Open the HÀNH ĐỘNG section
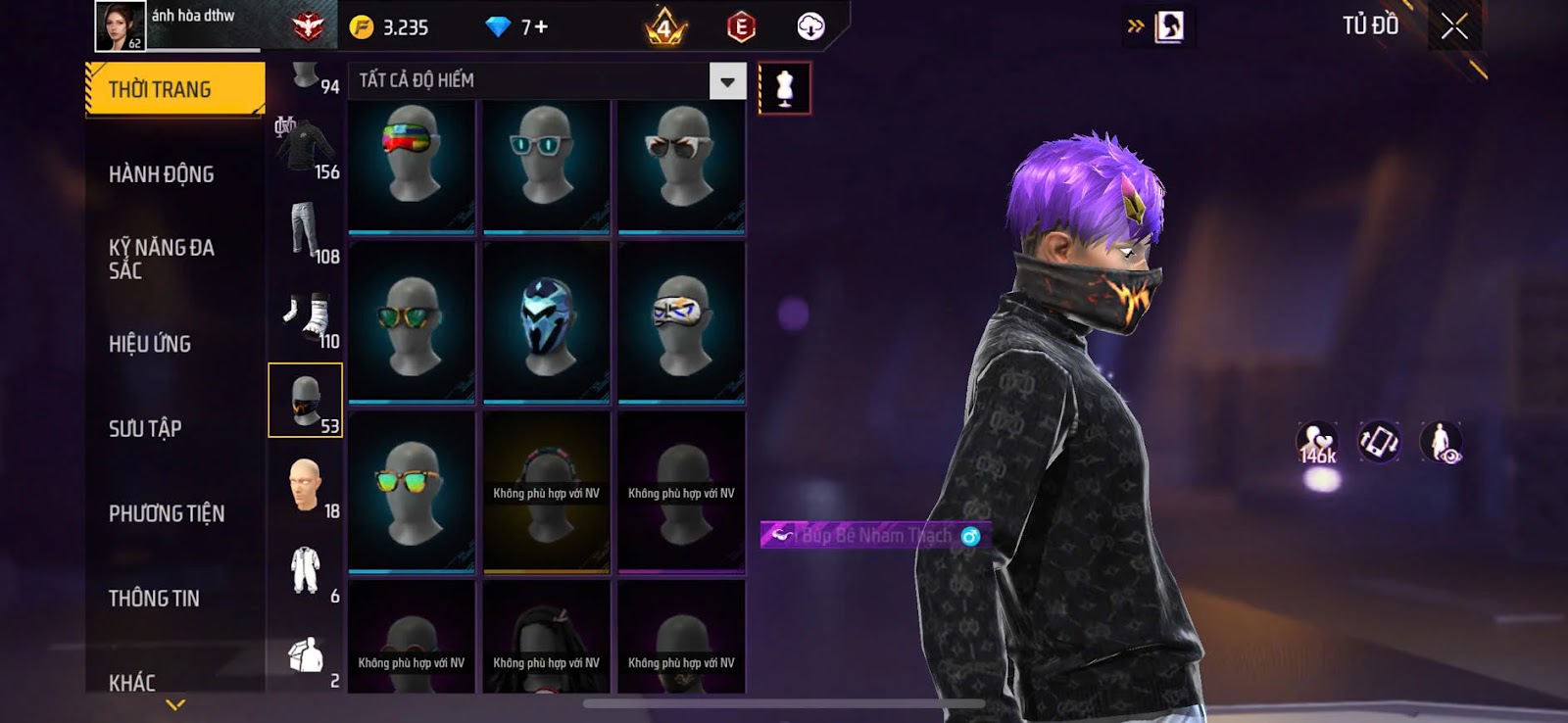Image resolution: width=1568 pixels, height=723 pixels. point(162,174)
